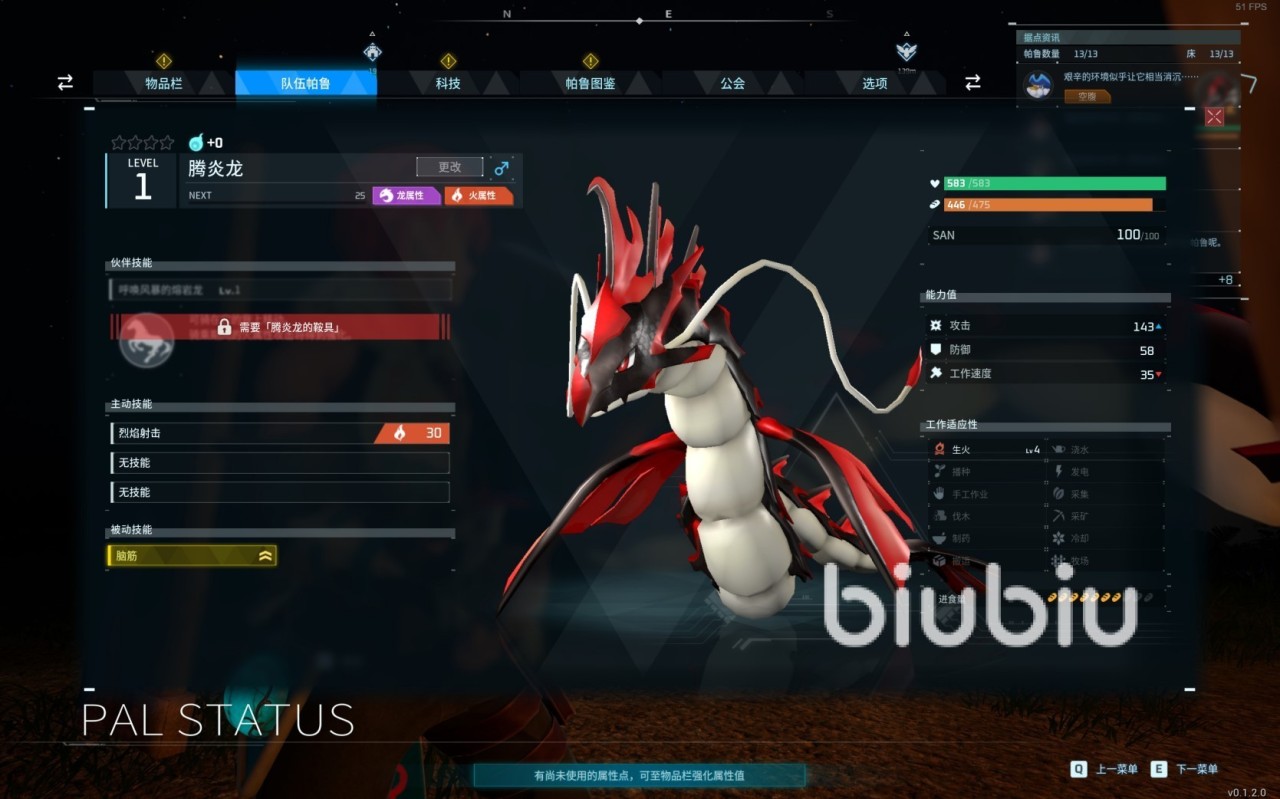Viewport: 1280px width, 799px height.
Task: Click the 龙属性 dragon element tag
Action: pyautogui.click(x=407, y=195)
